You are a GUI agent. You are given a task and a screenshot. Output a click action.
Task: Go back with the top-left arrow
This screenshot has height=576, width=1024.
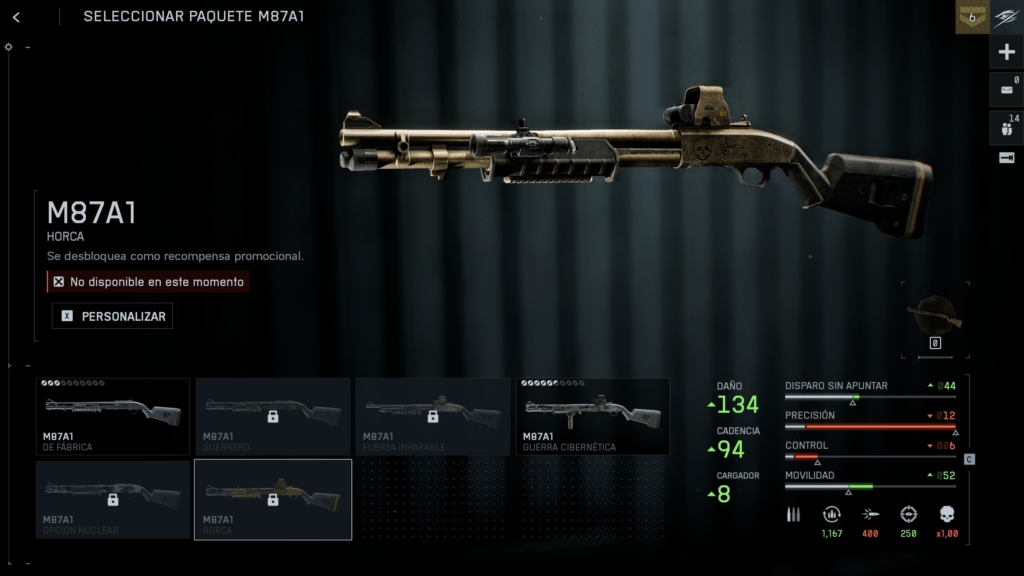pyautogui.click(x=17, y=17)
